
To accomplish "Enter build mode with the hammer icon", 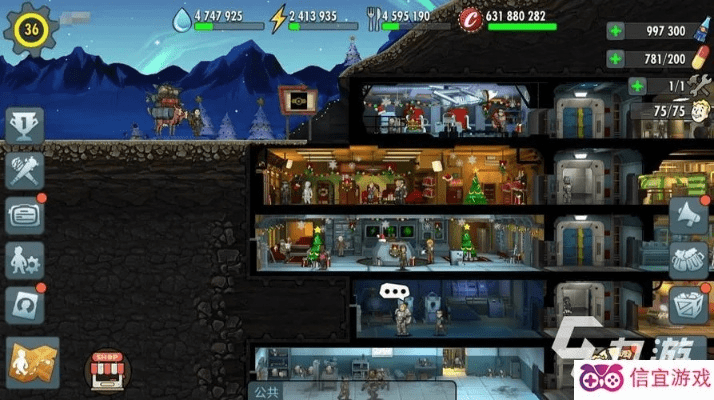I will point(24,170).
